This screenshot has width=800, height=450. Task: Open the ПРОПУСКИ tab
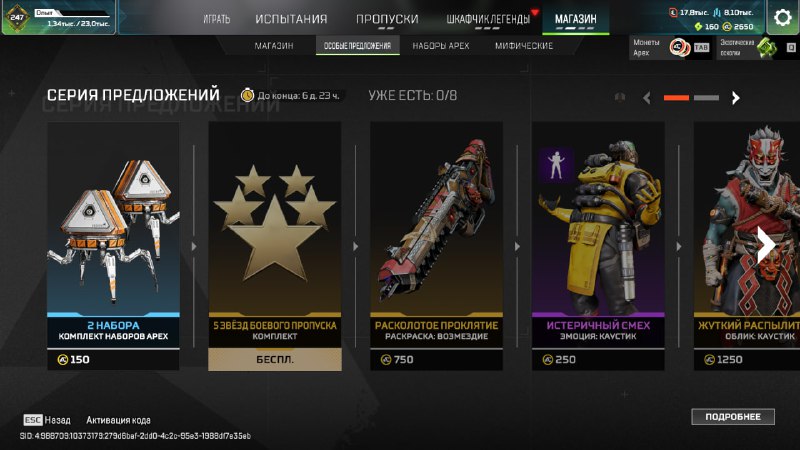[x=386, y=19]
